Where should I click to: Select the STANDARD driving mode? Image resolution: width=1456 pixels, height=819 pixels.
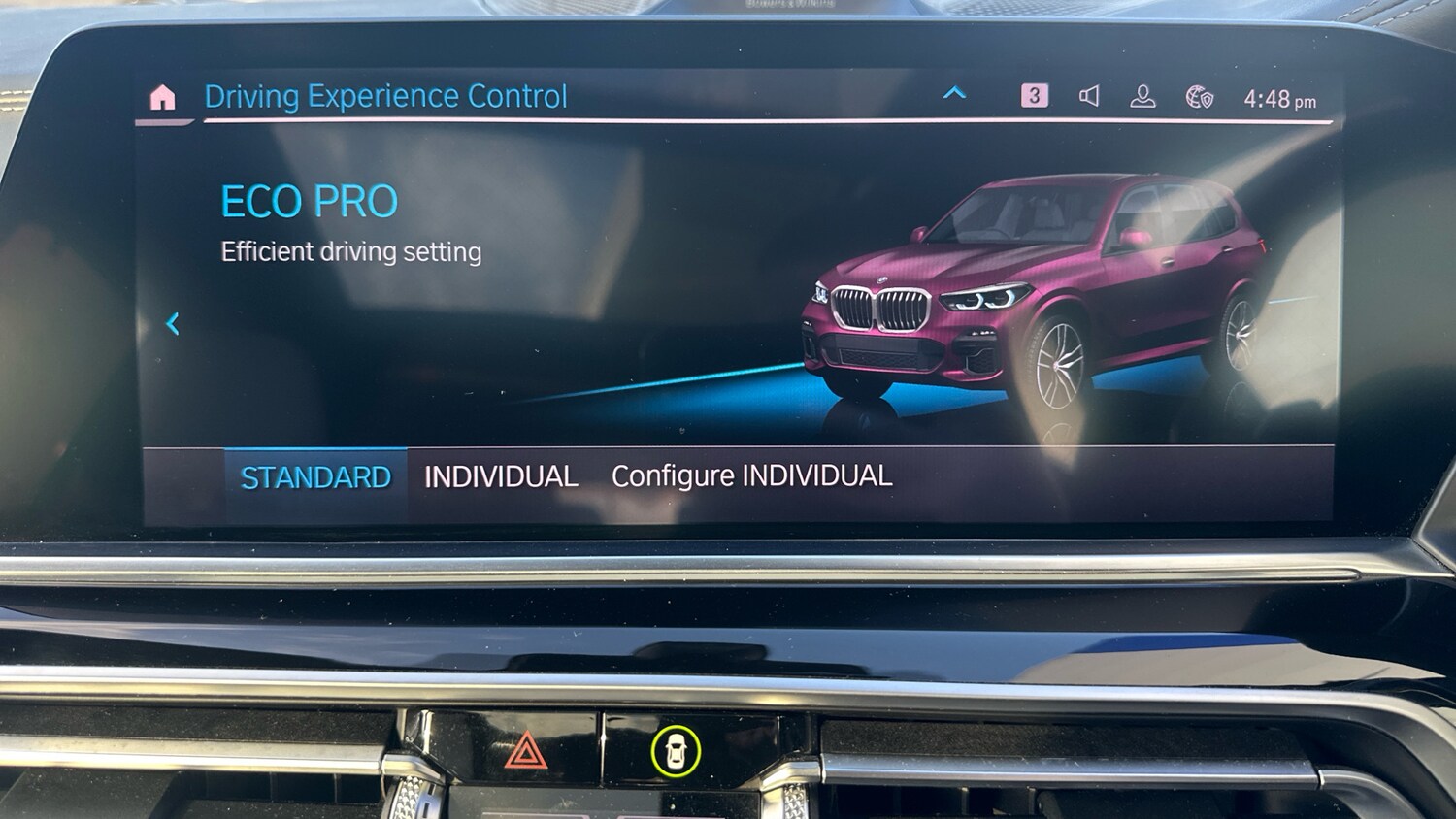point(315,477)
